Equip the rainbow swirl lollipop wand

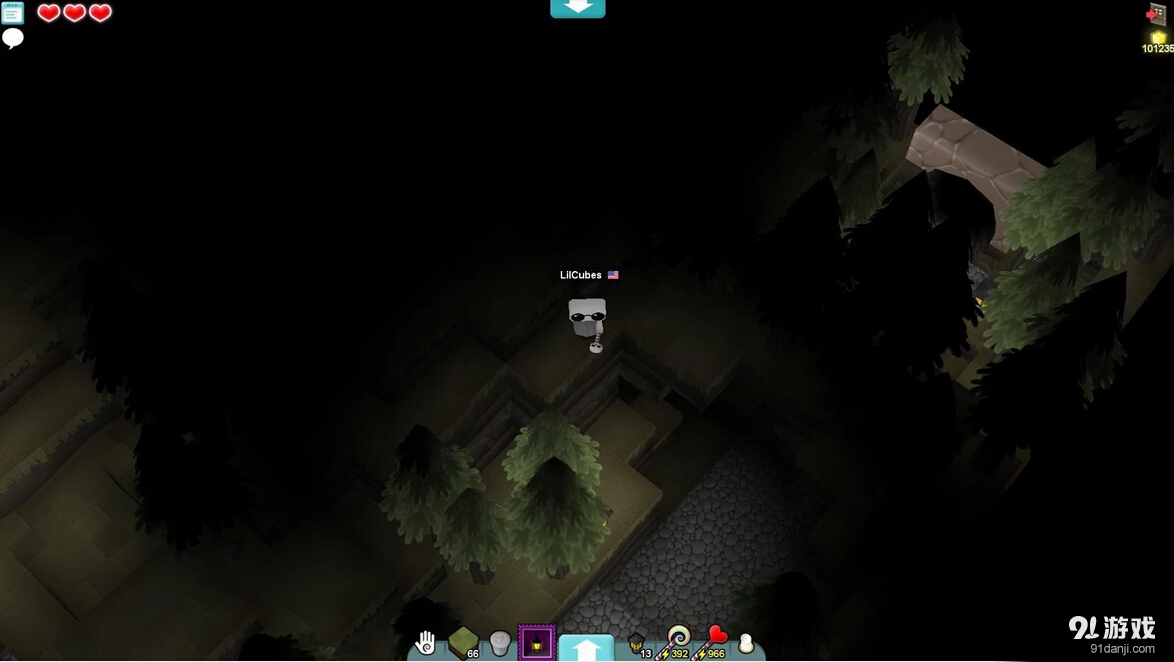(679, 640)
